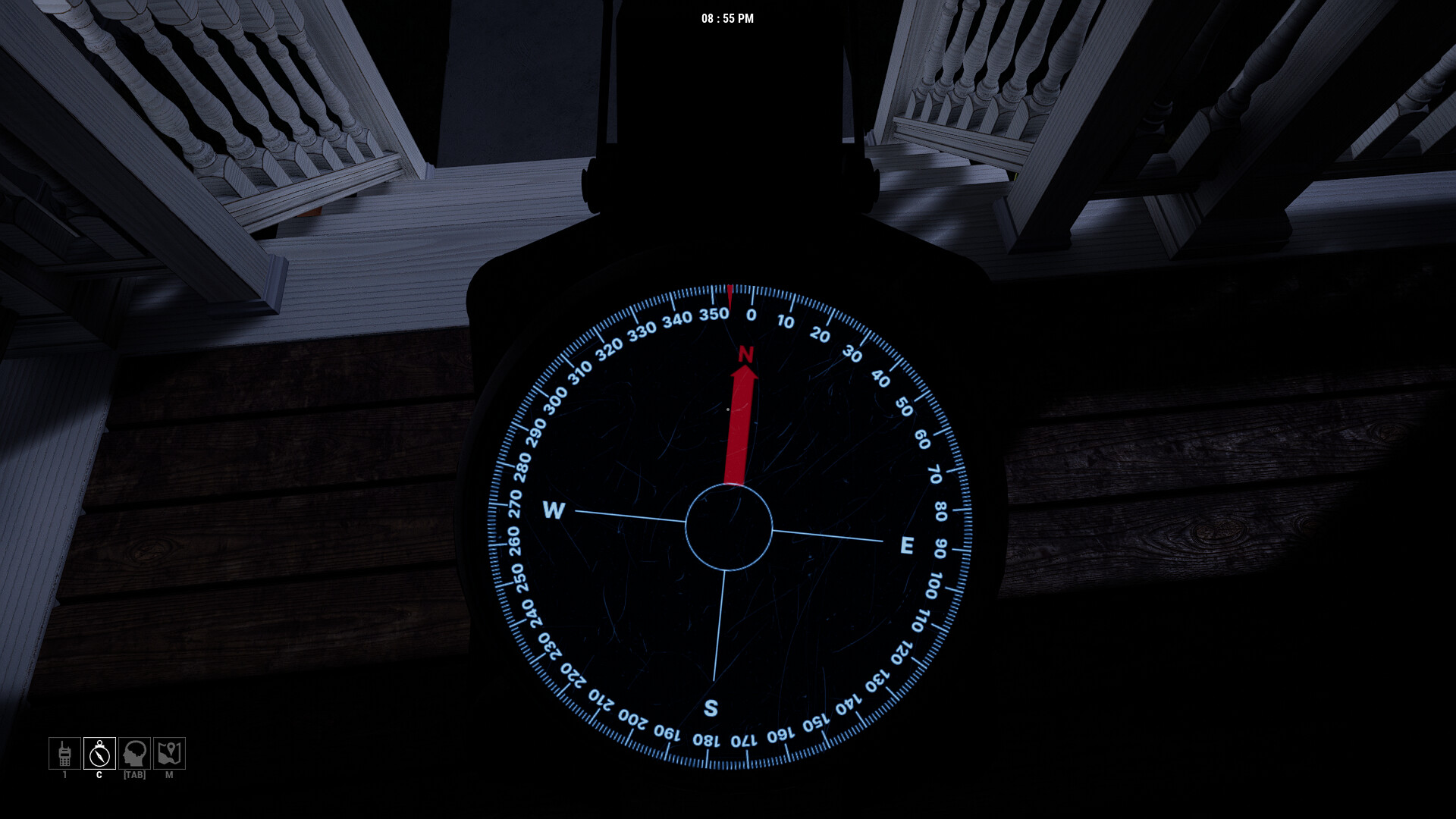The height and width of the screenshot is (819, 1456).
Task: Click the S marker on the compass
Action: tap(711, 707)
